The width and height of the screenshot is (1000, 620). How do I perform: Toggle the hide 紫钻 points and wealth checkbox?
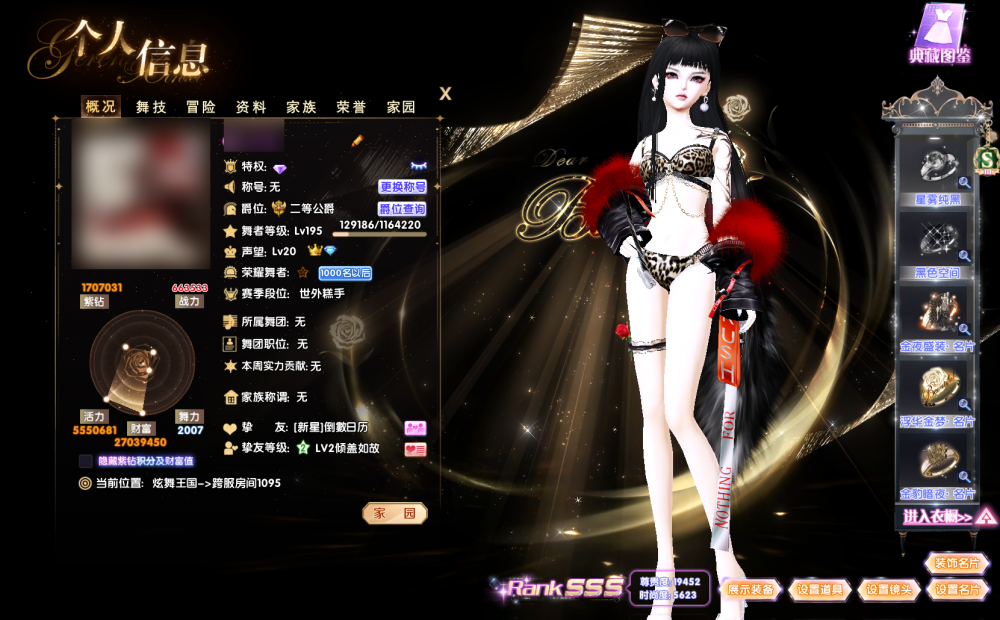[x=86, y=461]
